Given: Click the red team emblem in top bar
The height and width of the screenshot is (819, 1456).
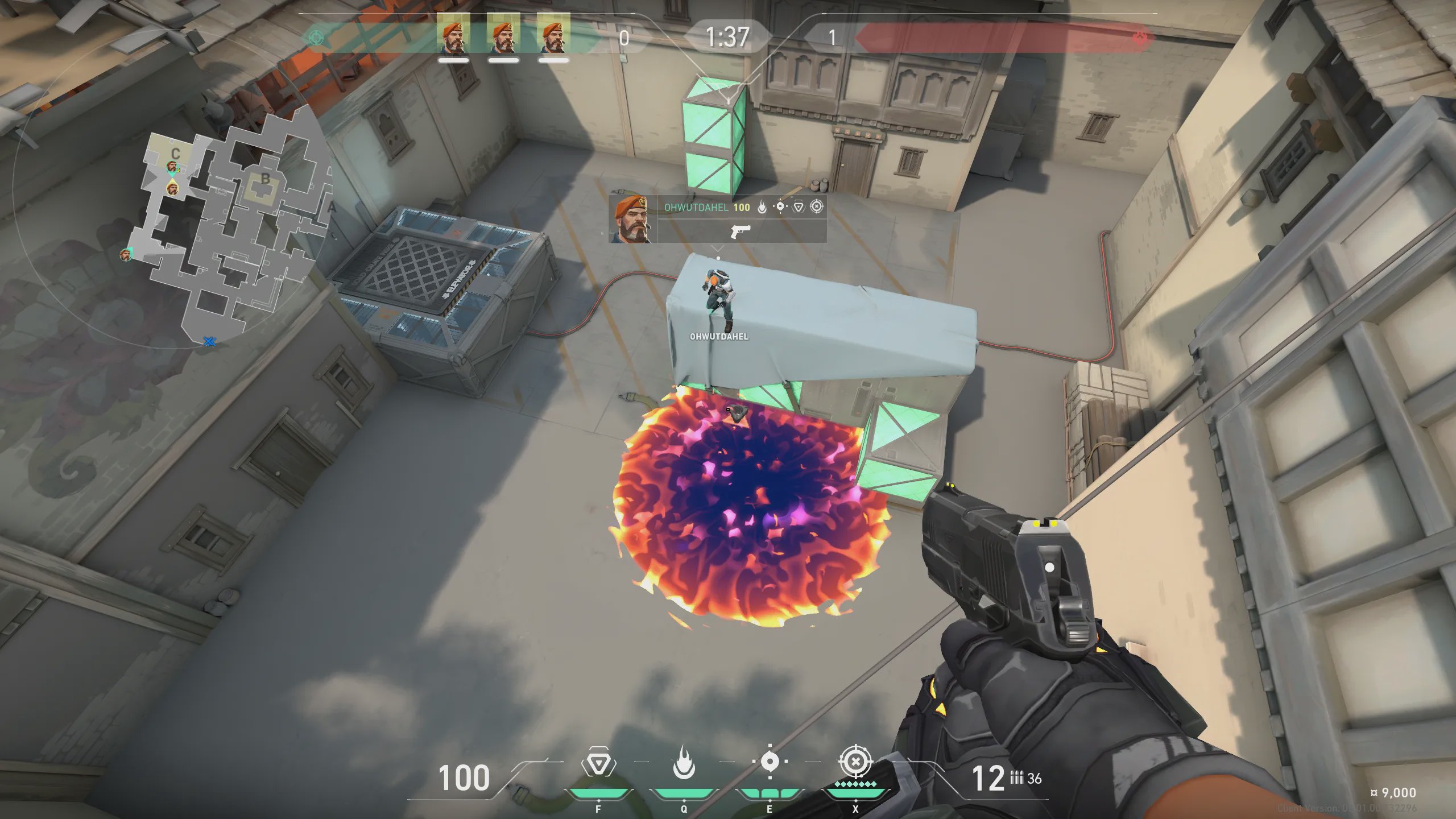Looking at the screenshot, I should coord(1140,38).
